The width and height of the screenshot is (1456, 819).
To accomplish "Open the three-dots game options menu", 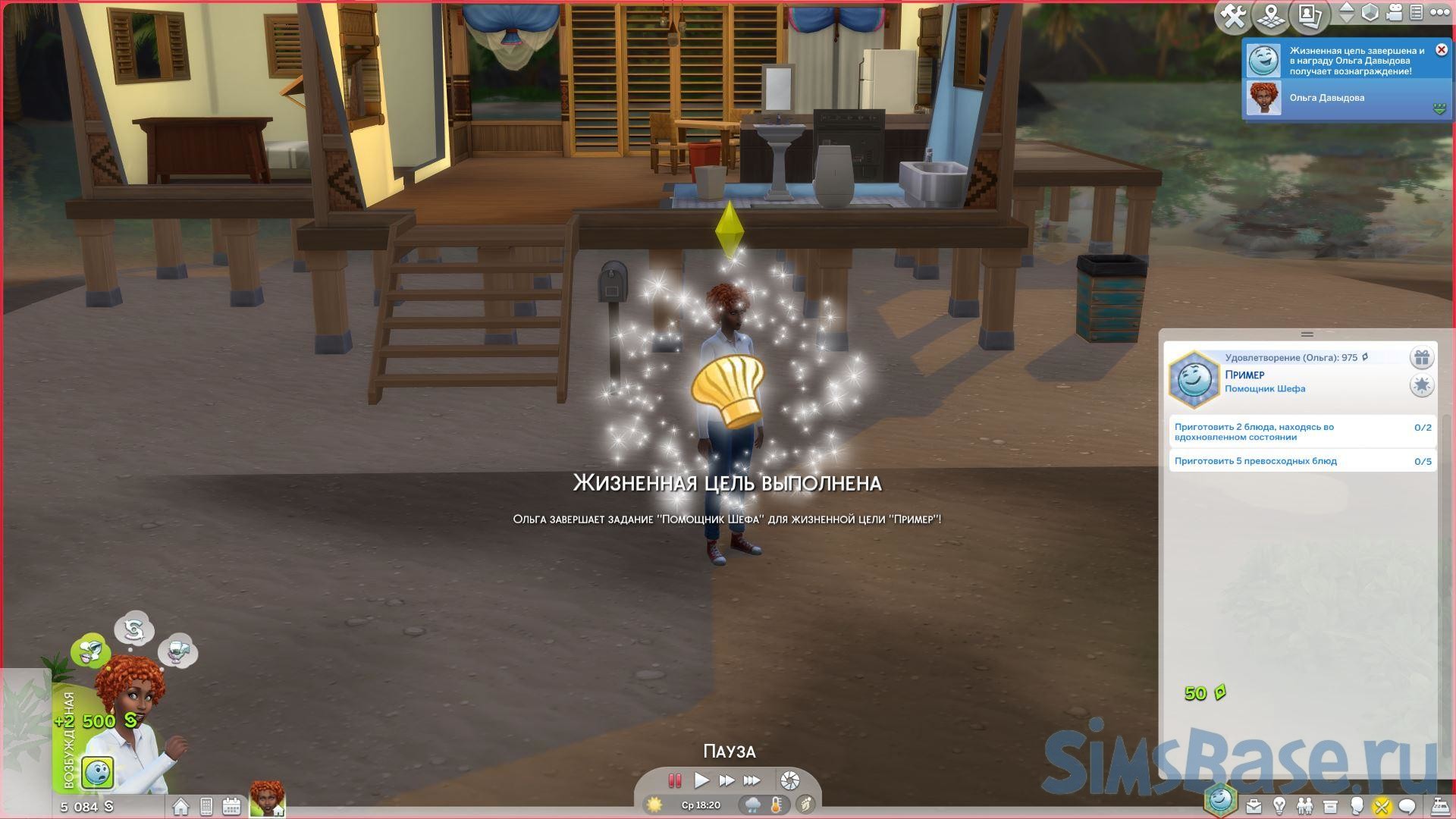I will 1439,13.
